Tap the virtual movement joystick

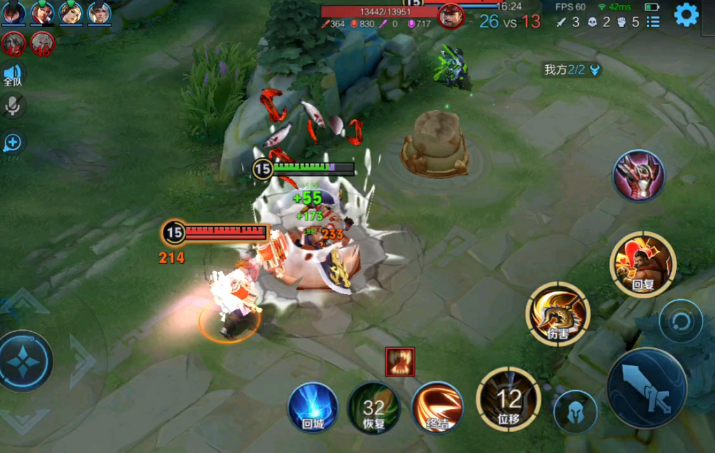26,360
